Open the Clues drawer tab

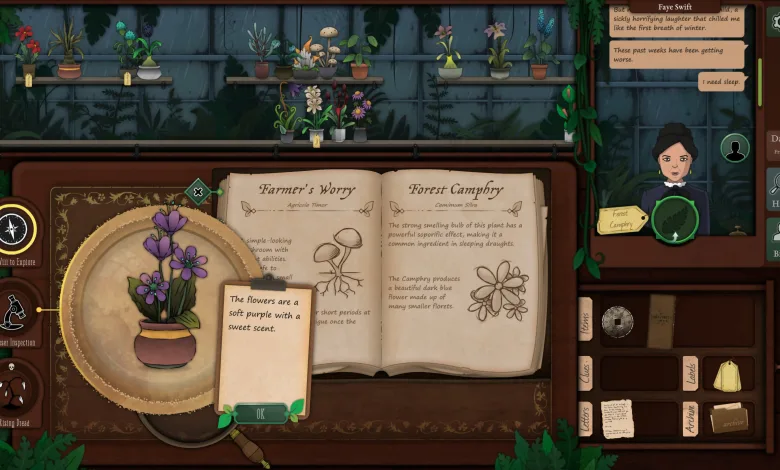tap(586, 373)
